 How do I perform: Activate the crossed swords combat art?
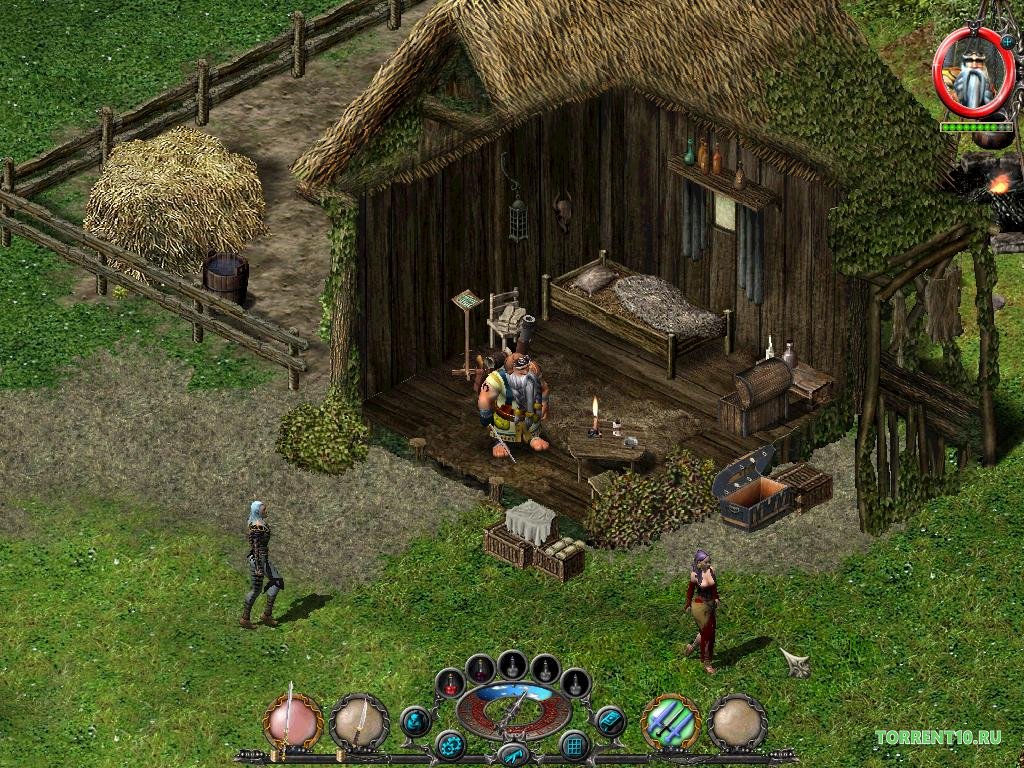click(670, 722)
